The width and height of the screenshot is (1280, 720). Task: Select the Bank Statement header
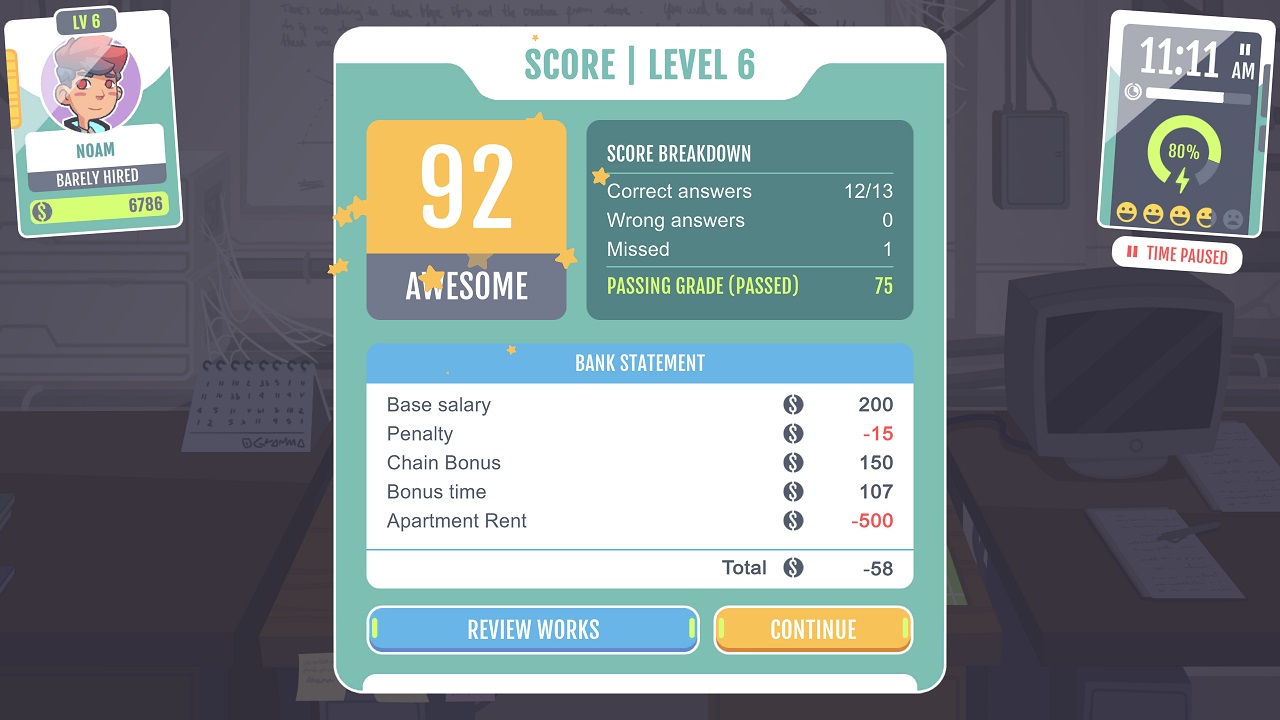pyautogui.click(x=640, y=363)
